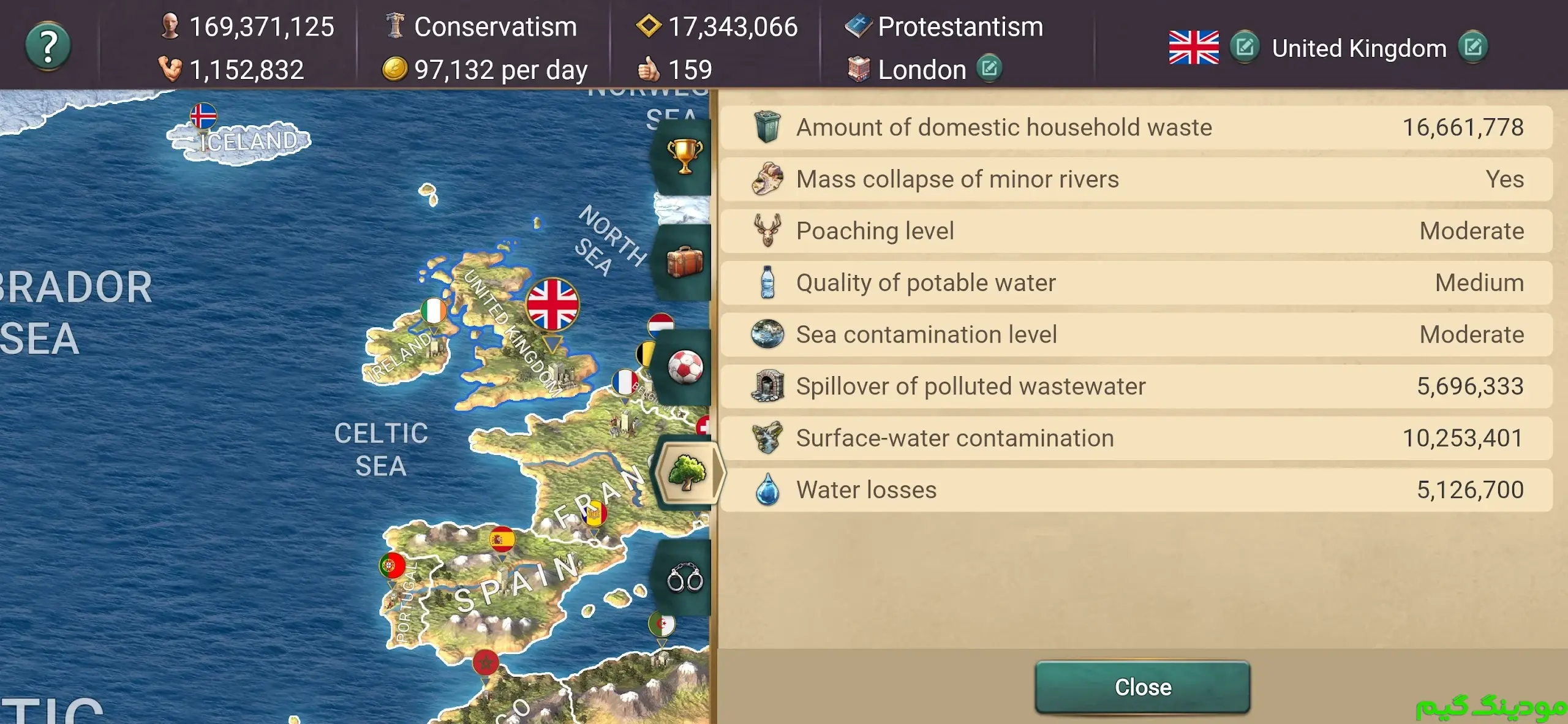
Task: Select the Poaching level row
Action: point(1136,231)
